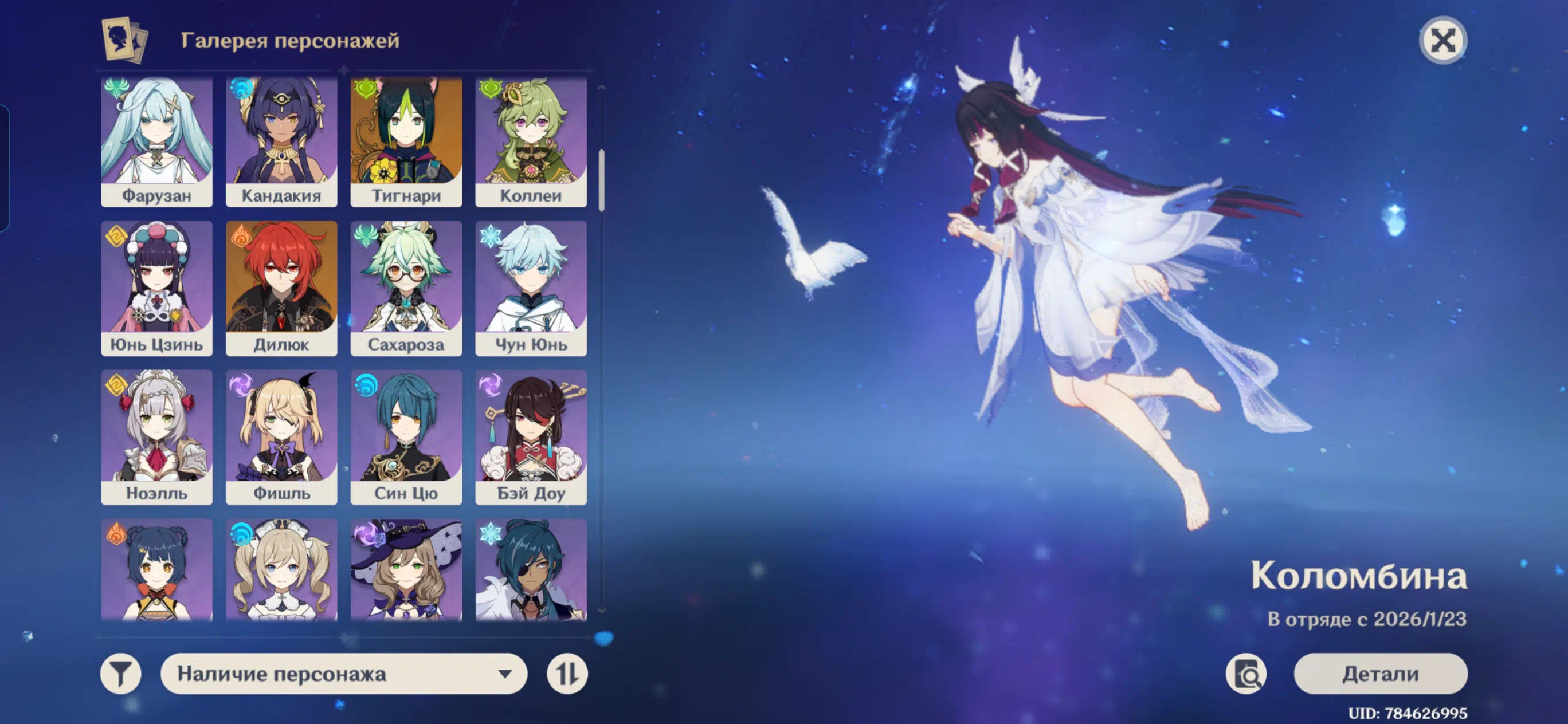Open the Наличие персонажа sort dropdown
The image size is (1568, 724).
tap(344, 674)
